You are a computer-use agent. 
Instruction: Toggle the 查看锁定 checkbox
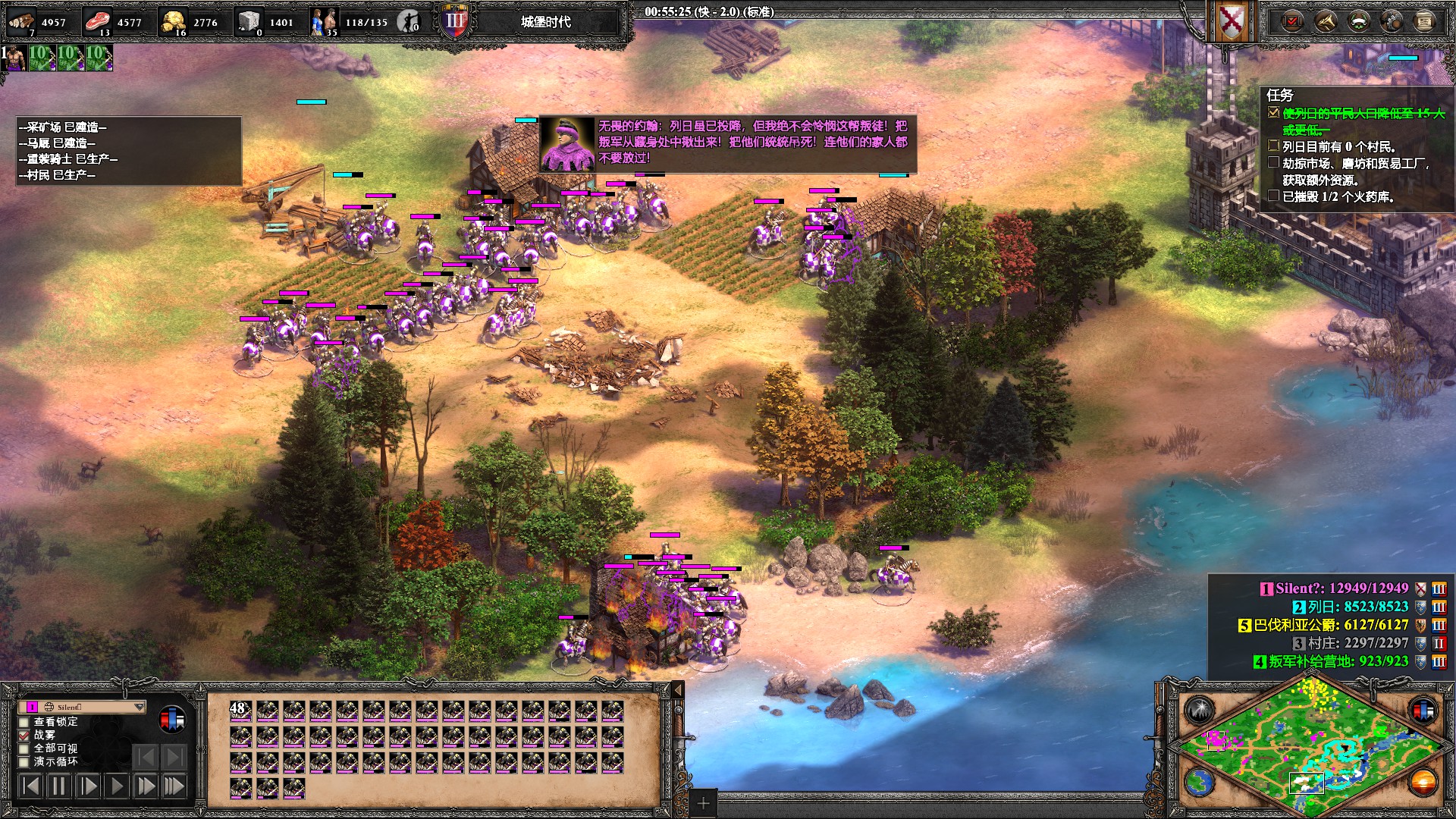tap(24, 722)
